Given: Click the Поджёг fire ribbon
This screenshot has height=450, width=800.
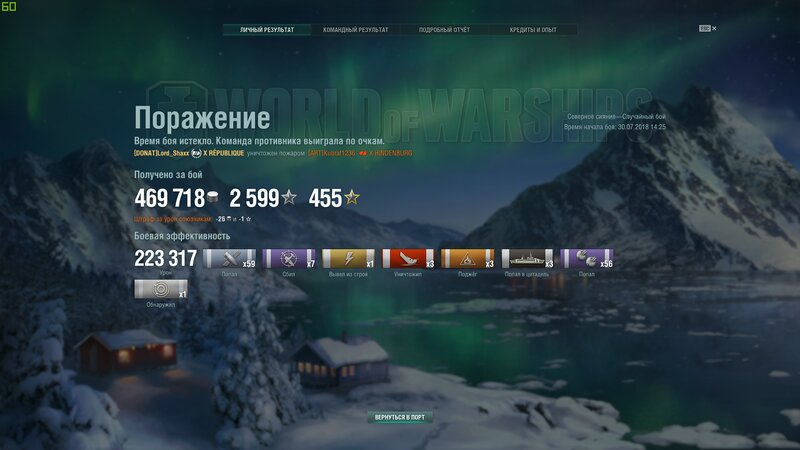Looking at the screenshot, I should [467, 260].
